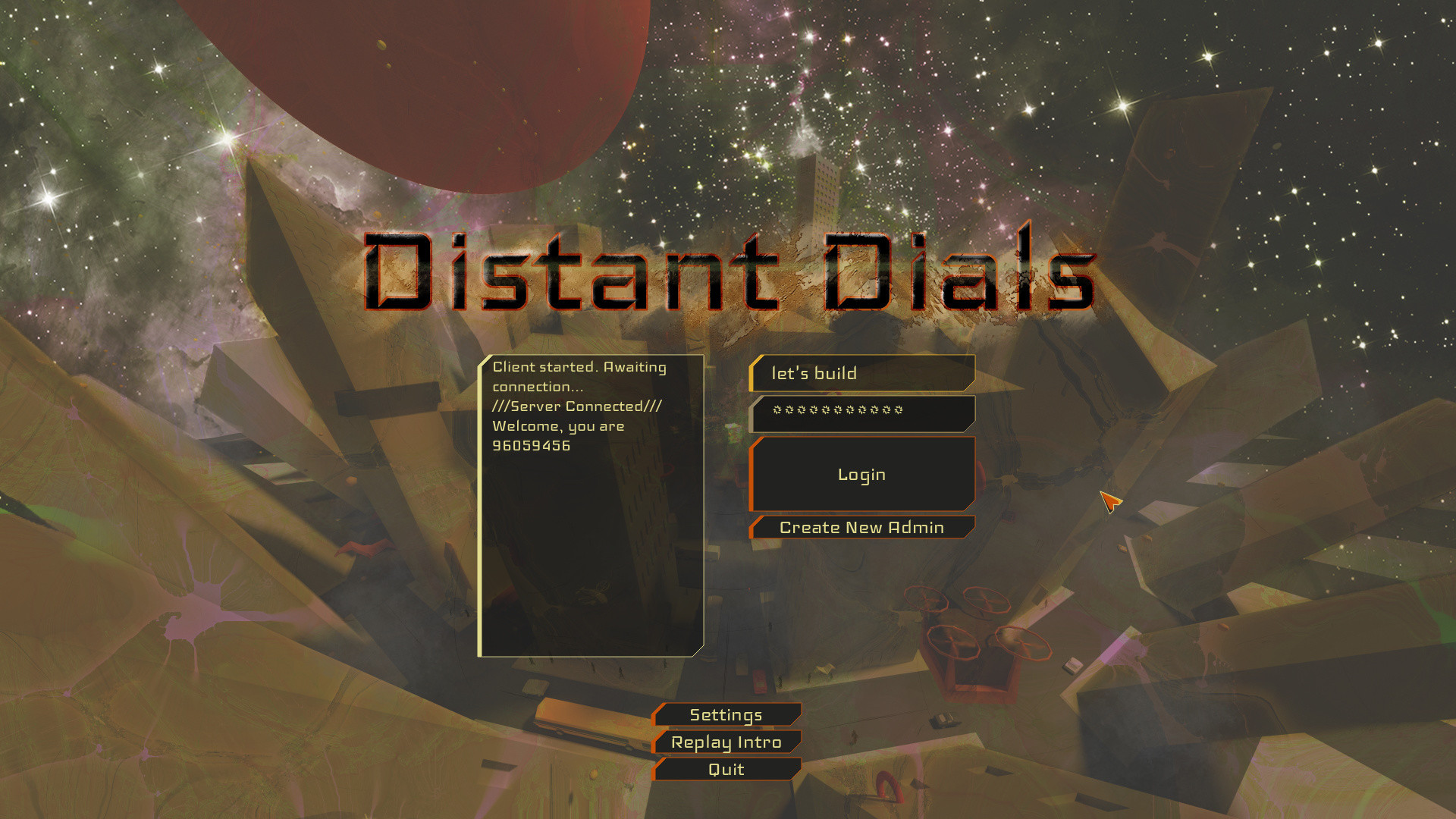Click the ID number 96059456 in the log
The image size is (1456, 819).
coord(530,446)
